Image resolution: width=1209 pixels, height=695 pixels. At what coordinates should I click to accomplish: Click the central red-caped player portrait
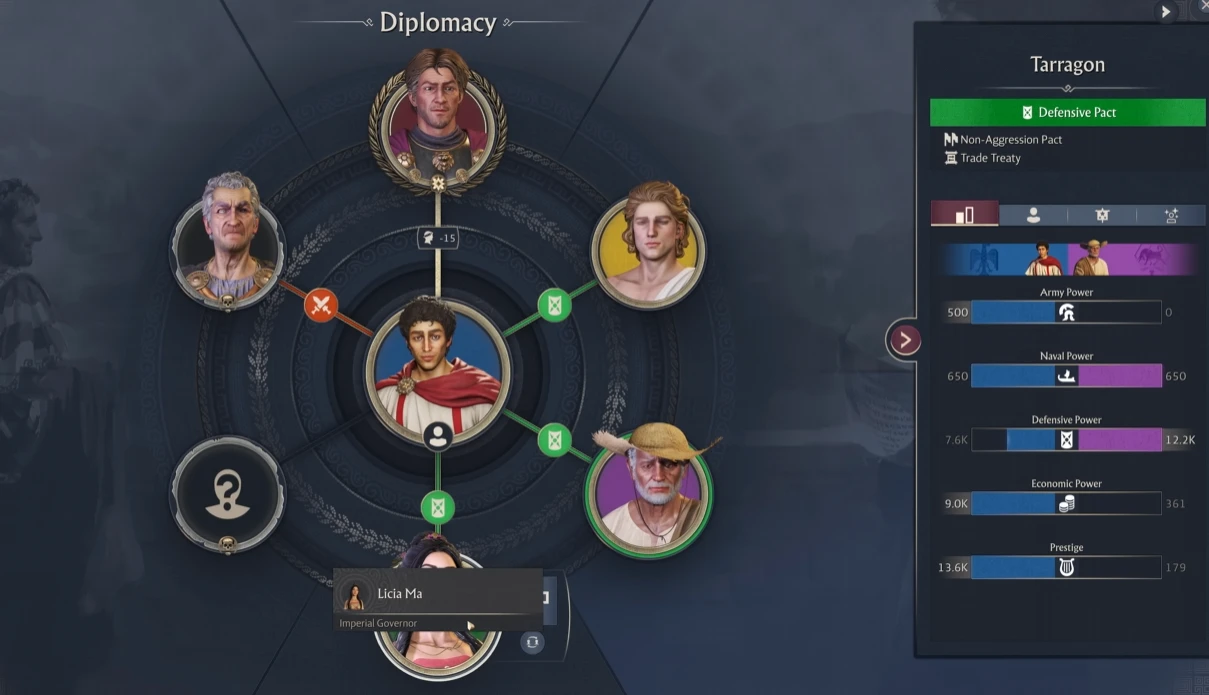pos(437,370)
